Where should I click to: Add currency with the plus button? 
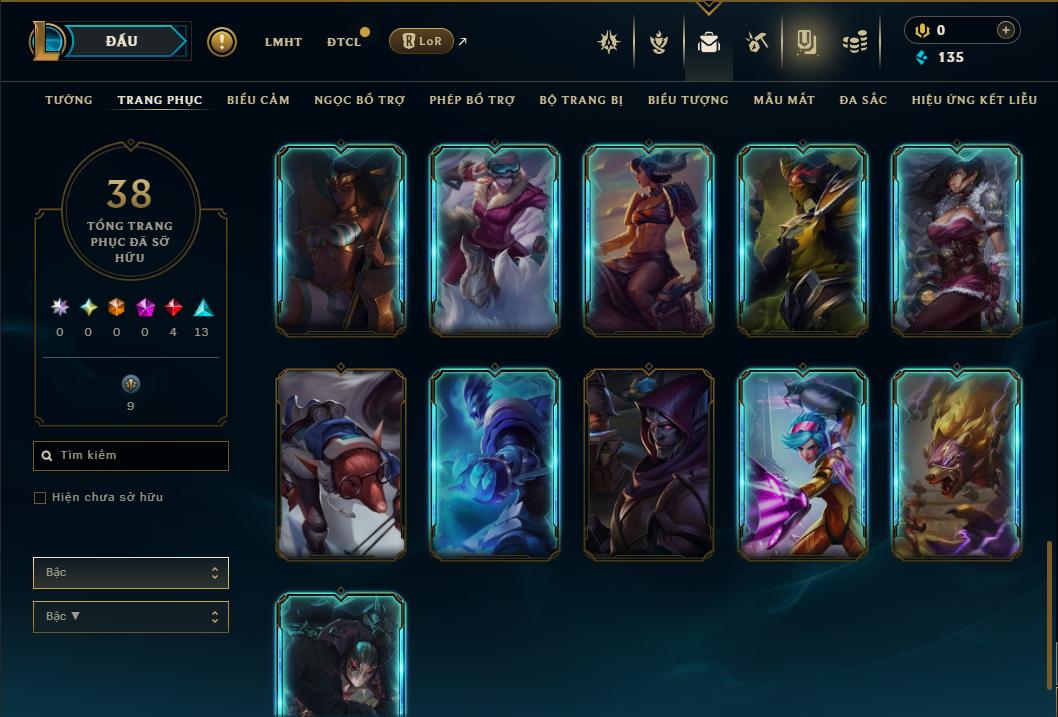pos(1006,30)
